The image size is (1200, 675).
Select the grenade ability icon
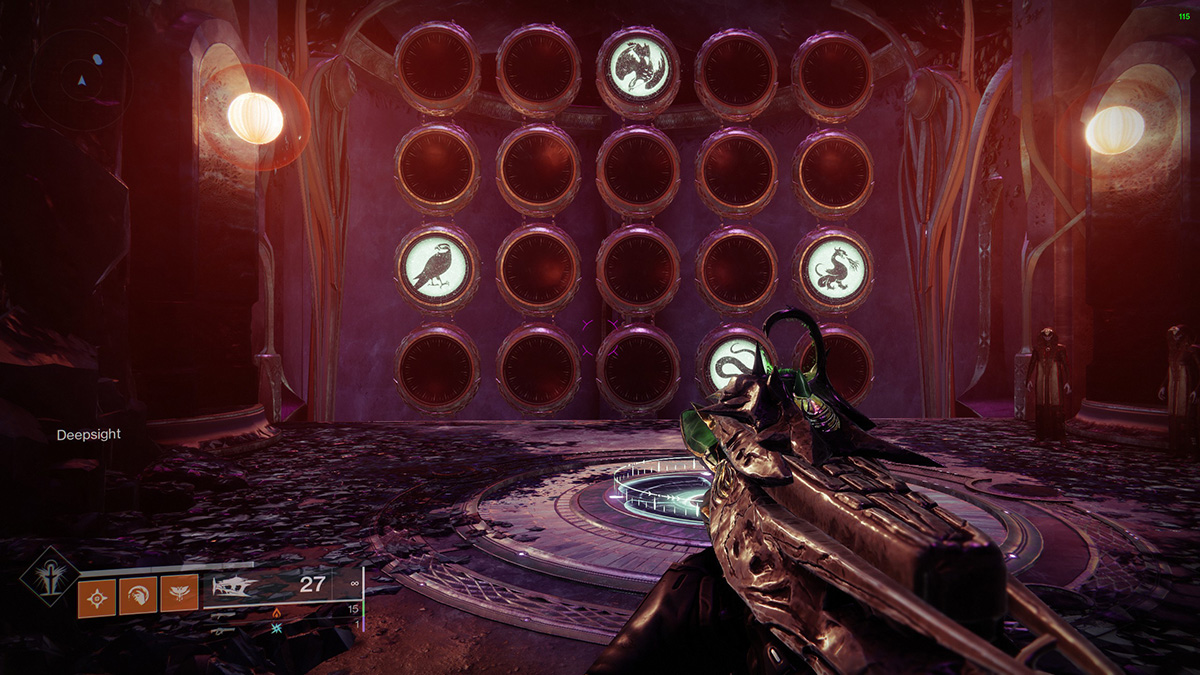pos(96,596)
